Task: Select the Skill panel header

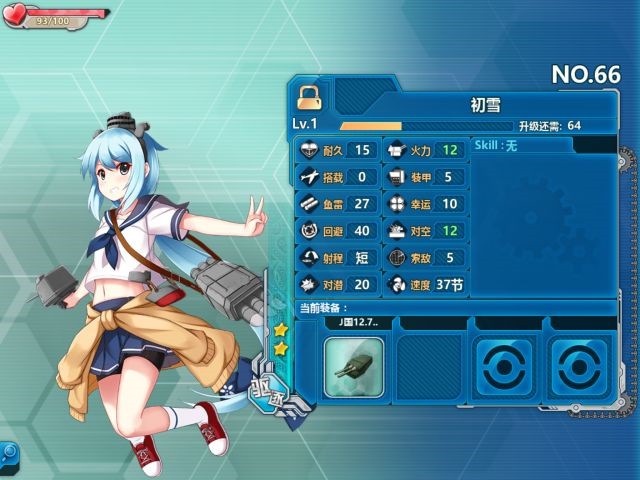Action: [x=520, y=146]
